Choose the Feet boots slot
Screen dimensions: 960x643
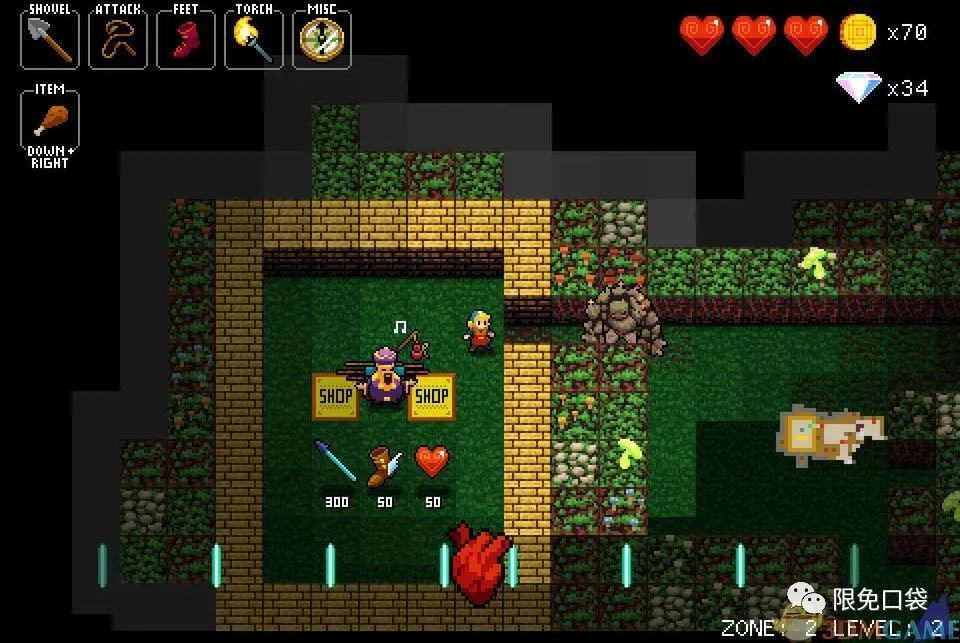click(185, 39)
